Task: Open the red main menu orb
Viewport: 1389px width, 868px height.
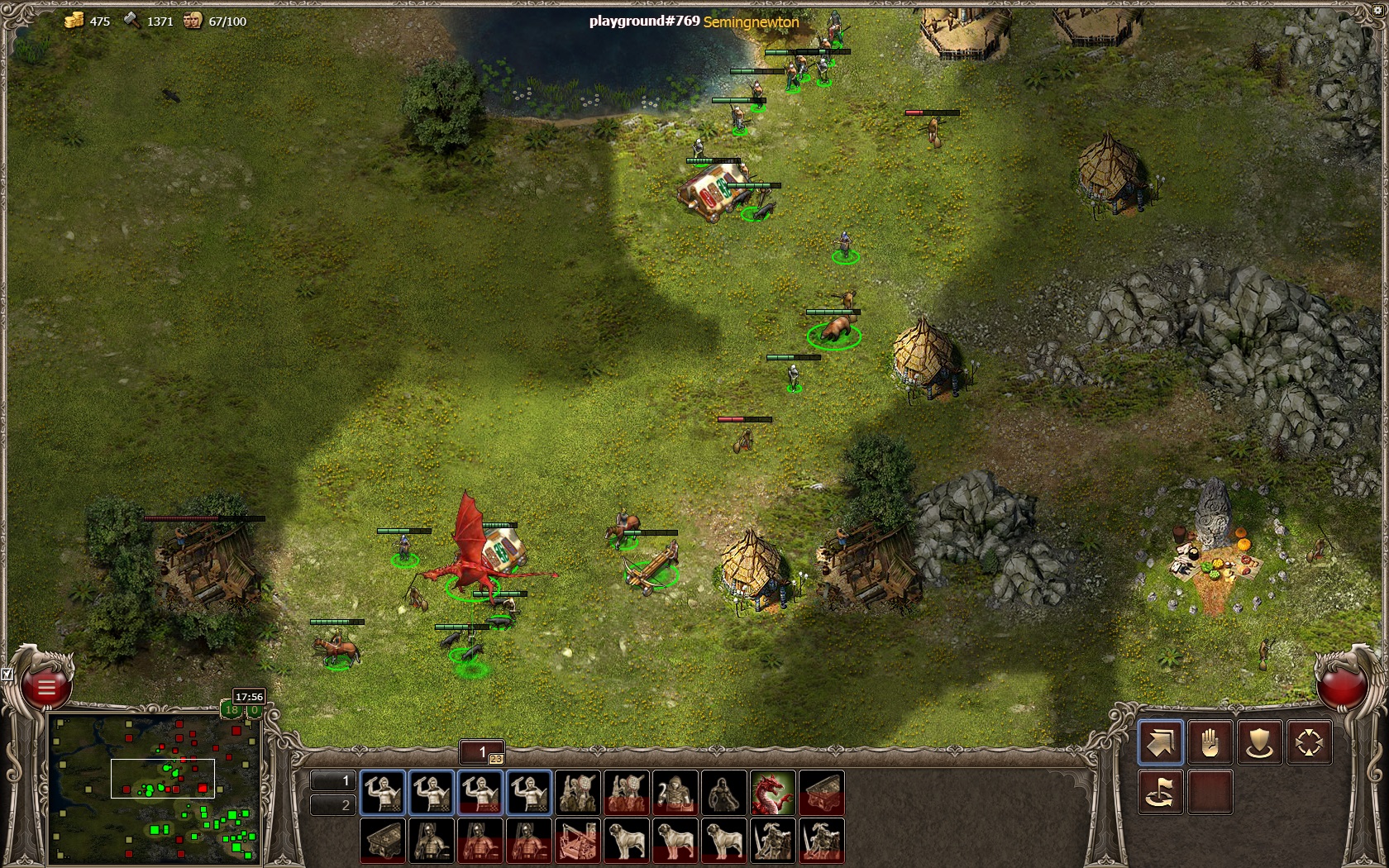Action: point(45,687)
